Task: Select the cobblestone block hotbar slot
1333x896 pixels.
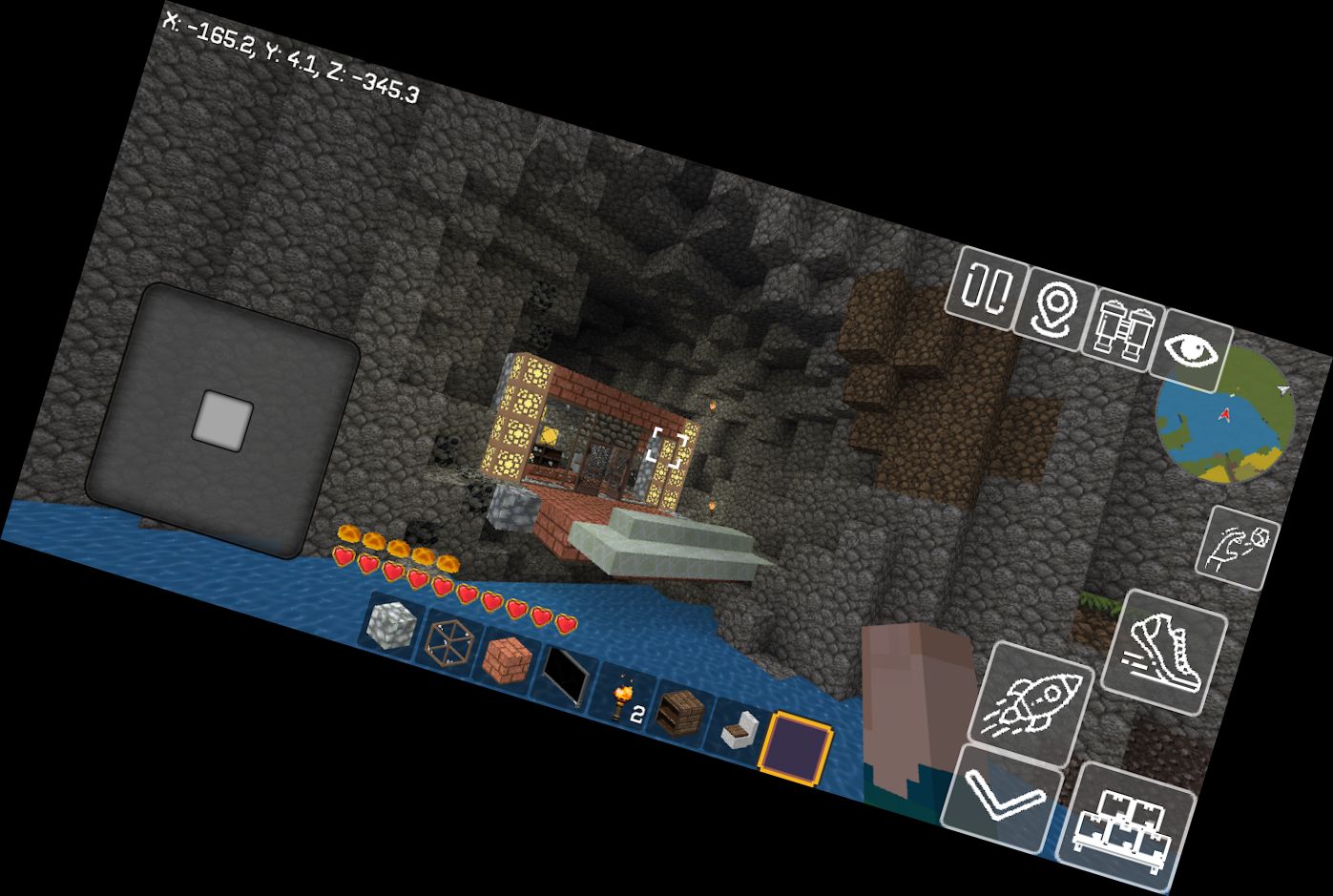Action: [x=391, y=628]
